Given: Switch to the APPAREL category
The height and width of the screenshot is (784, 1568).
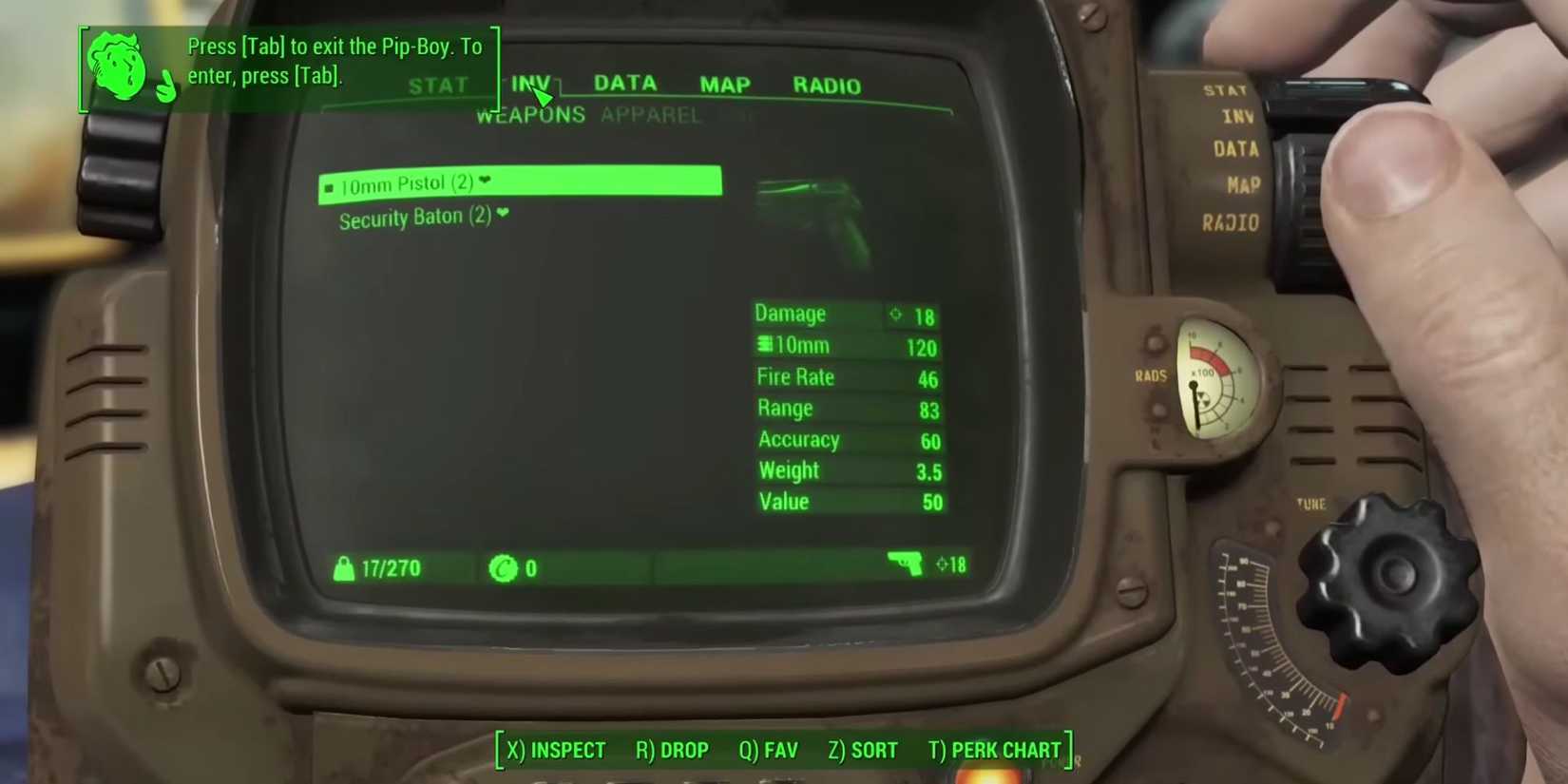Looking at the screenshot, I should 650,114.
